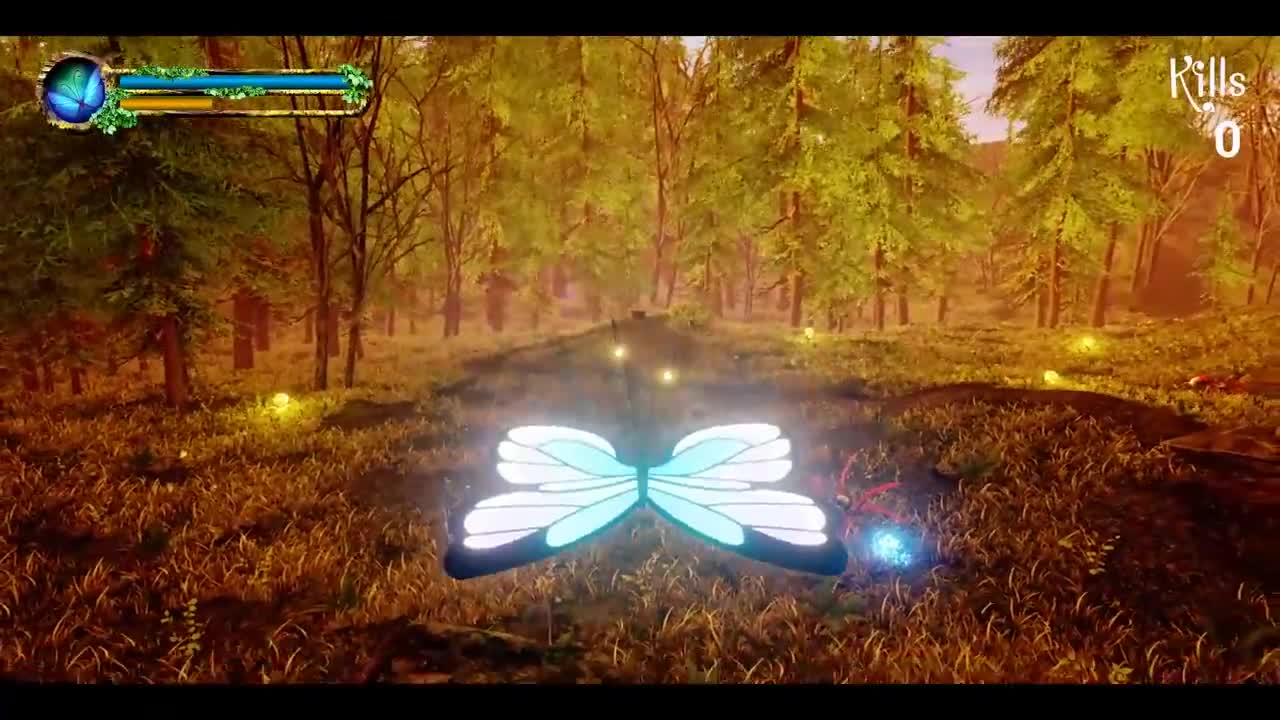Click the orange stamina bar
1280x720 pixels.
pos(165,102)
